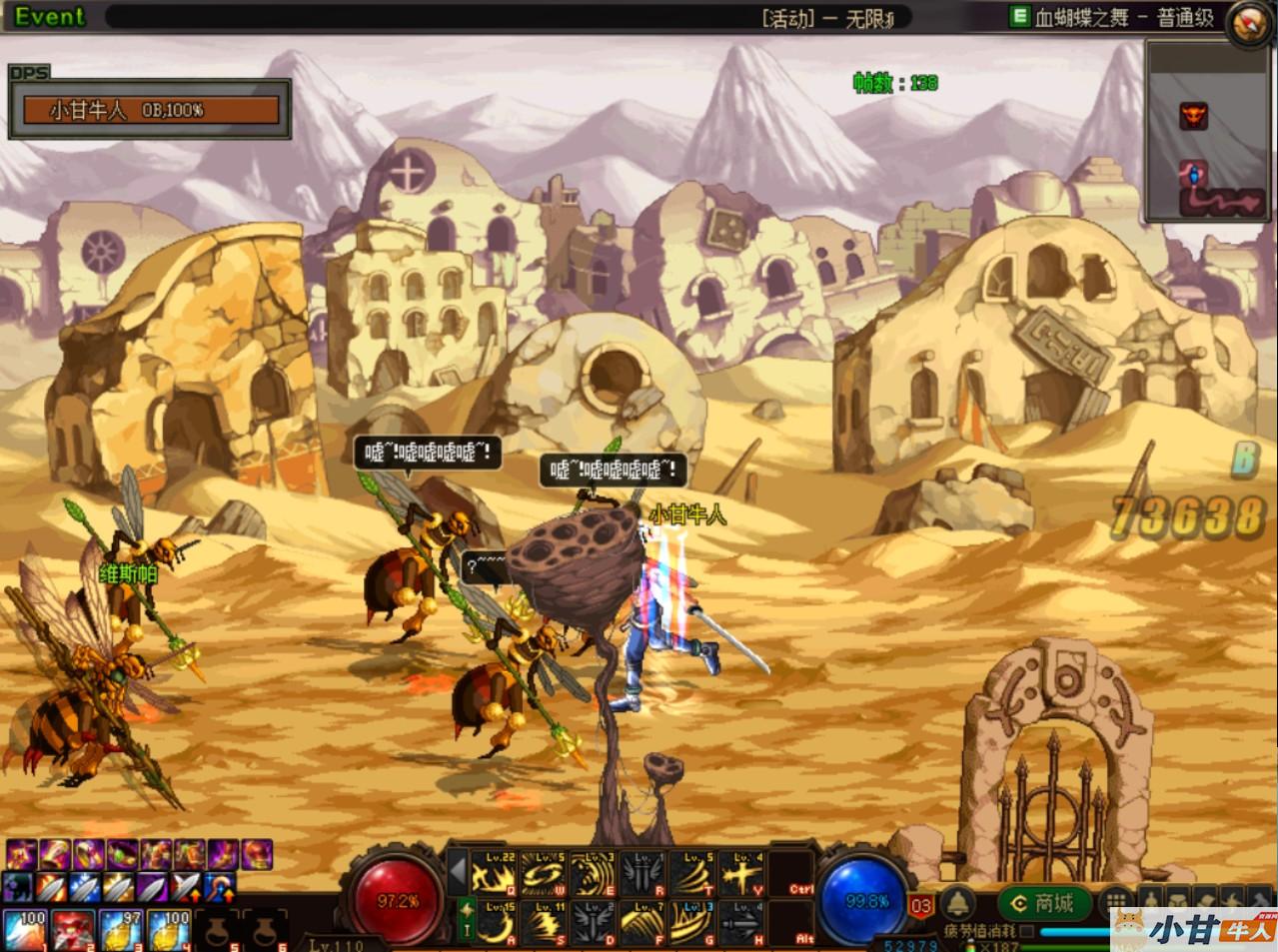
Task: Use the Lv.4 cross skill on Y
Action: (x=741, y=874)
